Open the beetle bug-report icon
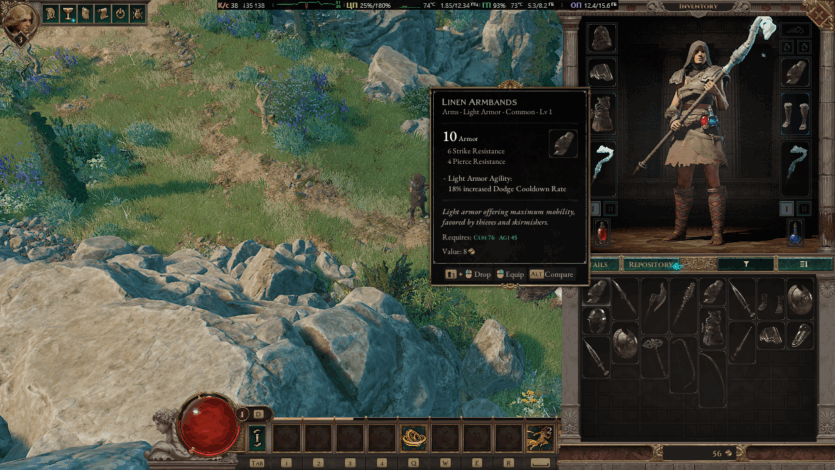The image size is (835, 470). [x=136, y=13]
